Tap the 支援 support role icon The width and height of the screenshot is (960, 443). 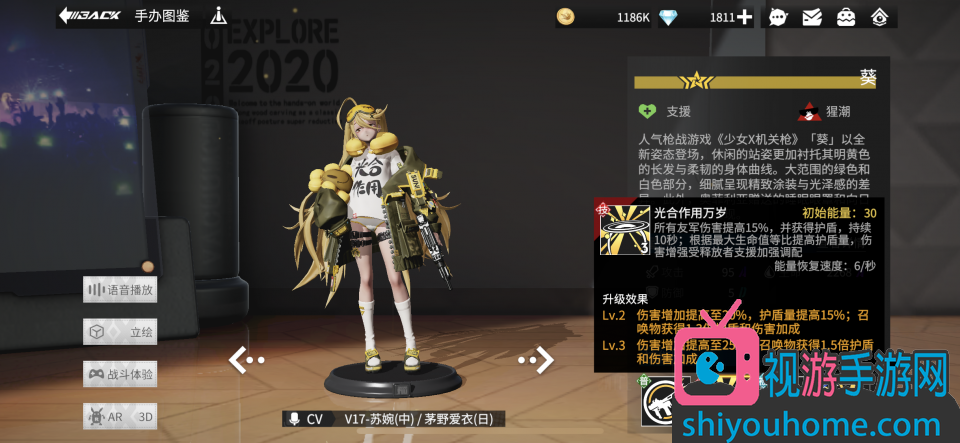[648, 112]
